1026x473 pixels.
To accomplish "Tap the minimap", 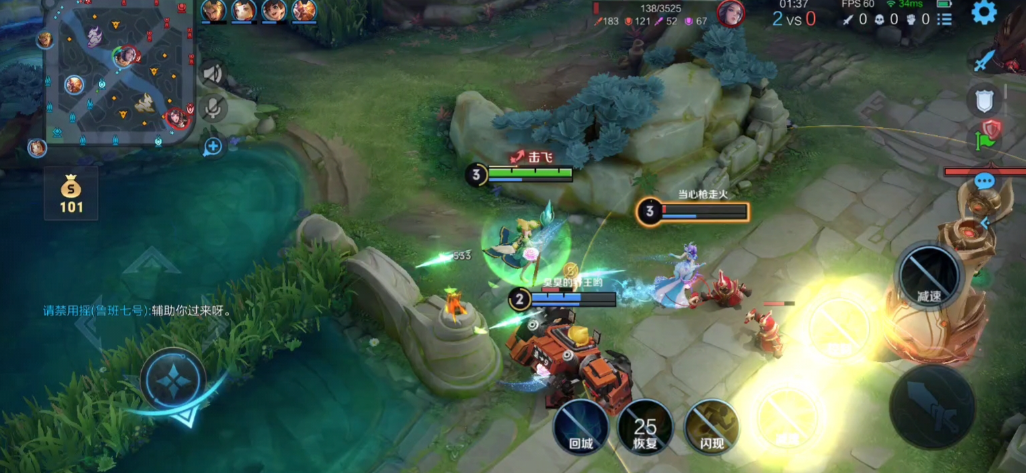I will [x=120, y=75].
